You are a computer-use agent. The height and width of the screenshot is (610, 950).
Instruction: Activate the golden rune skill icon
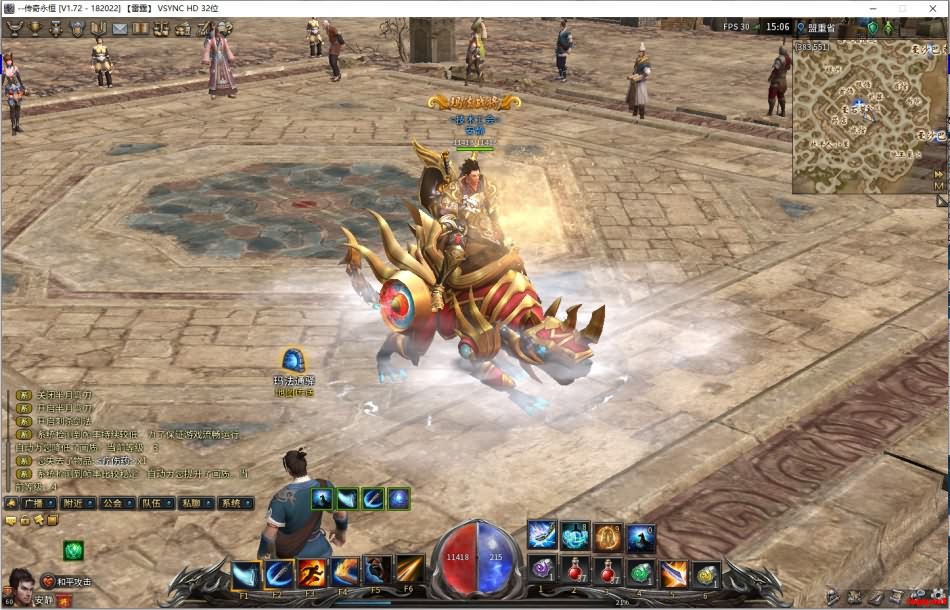[x=608, y=537]
